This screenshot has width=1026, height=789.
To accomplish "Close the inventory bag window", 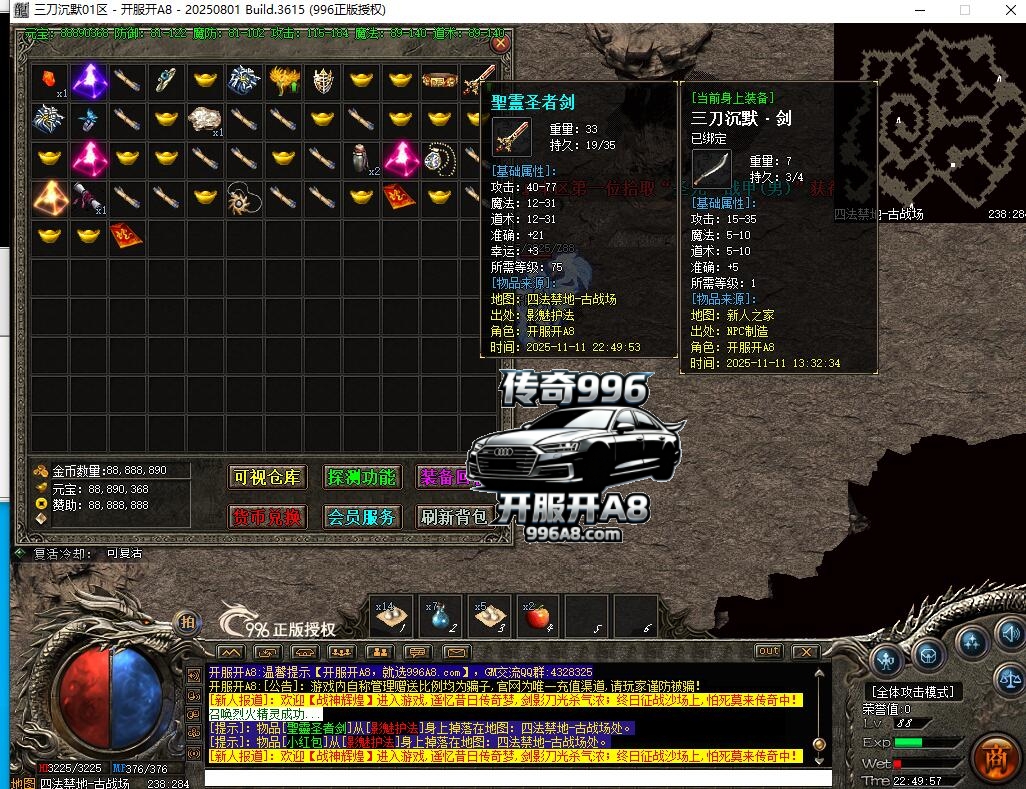I will pyautogui.click(x=500, y=43).
